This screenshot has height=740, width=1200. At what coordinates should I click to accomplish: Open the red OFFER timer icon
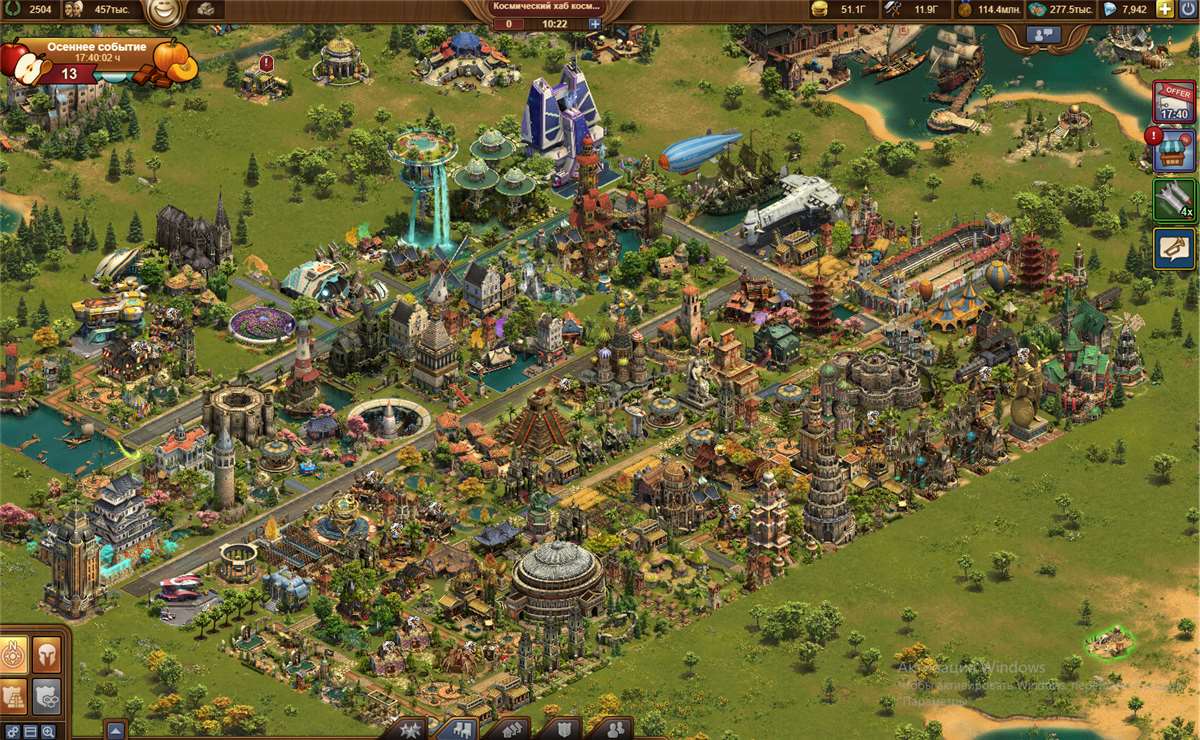[x=1174, y=101]
